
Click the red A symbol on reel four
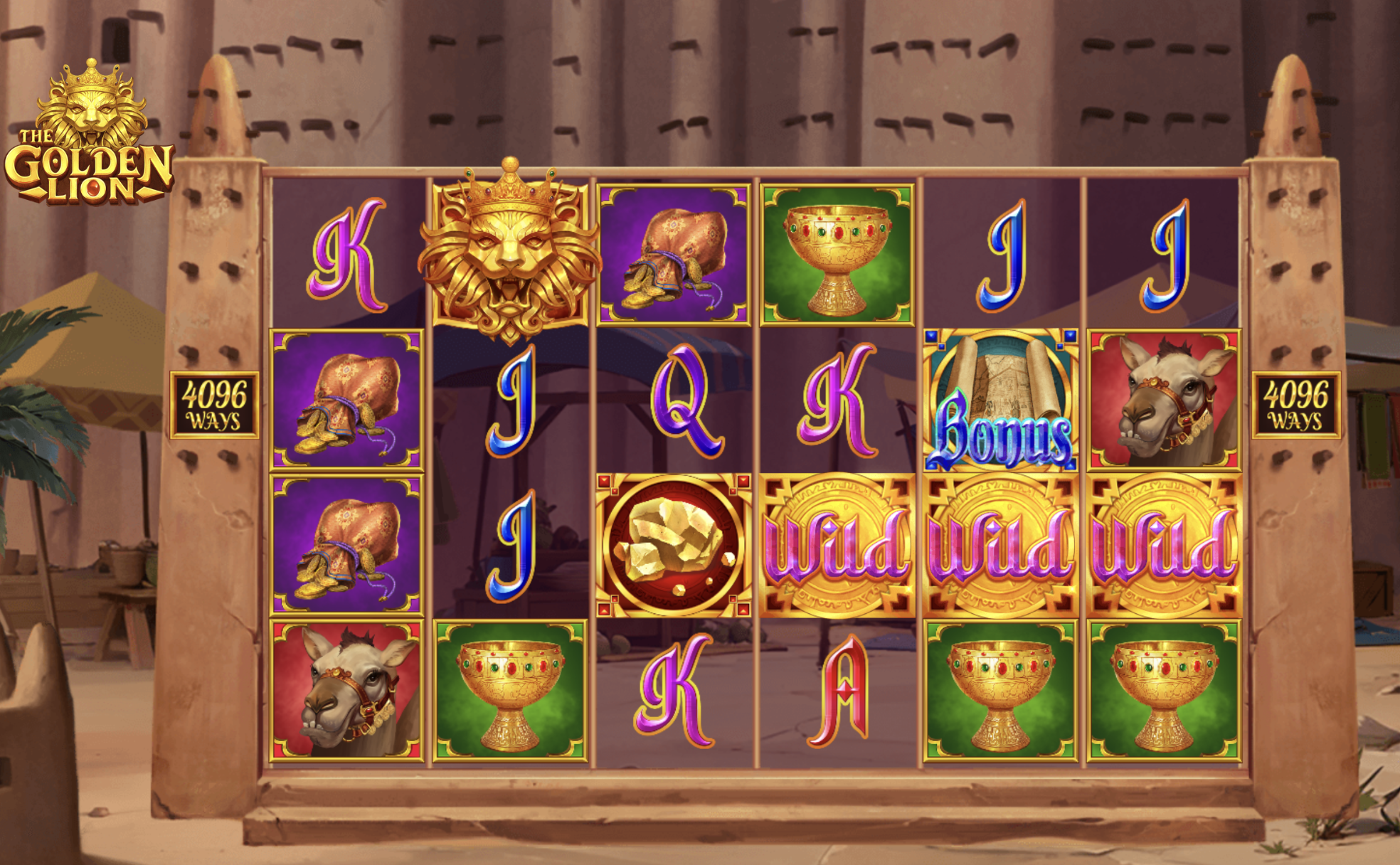842,694
